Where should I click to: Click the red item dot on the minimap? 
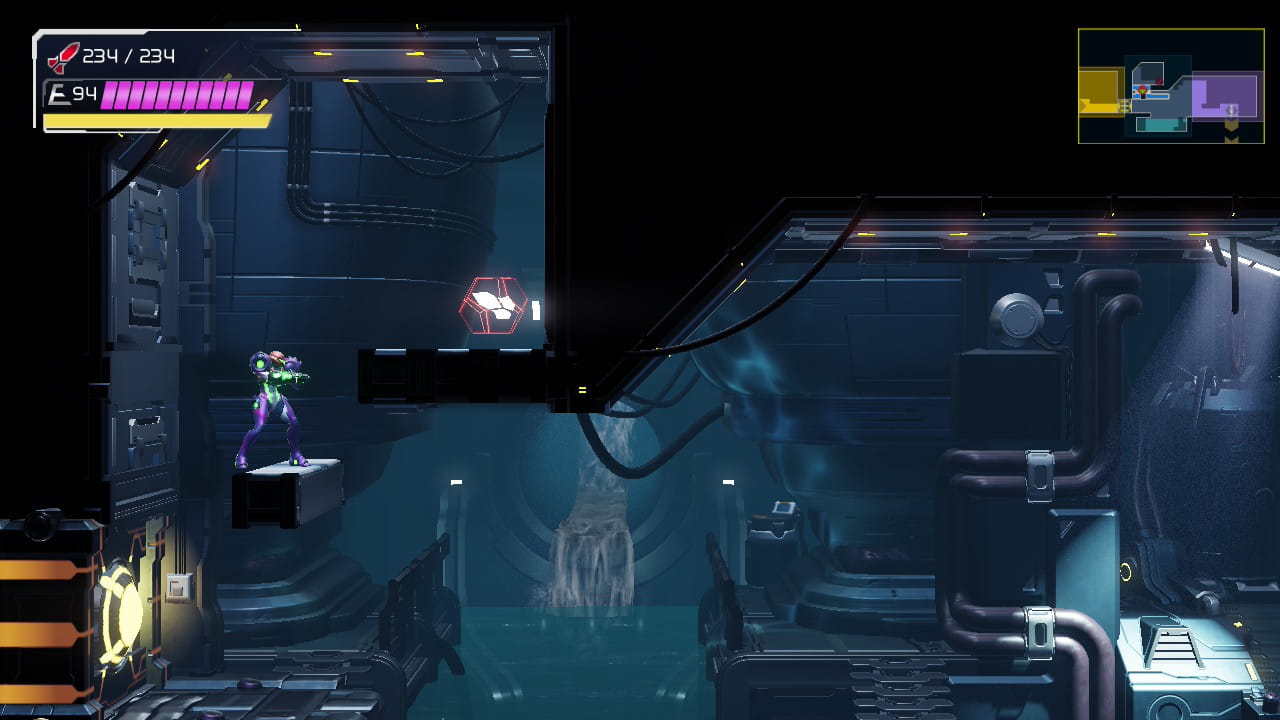pyautogui.click(x=1159, y=81)
